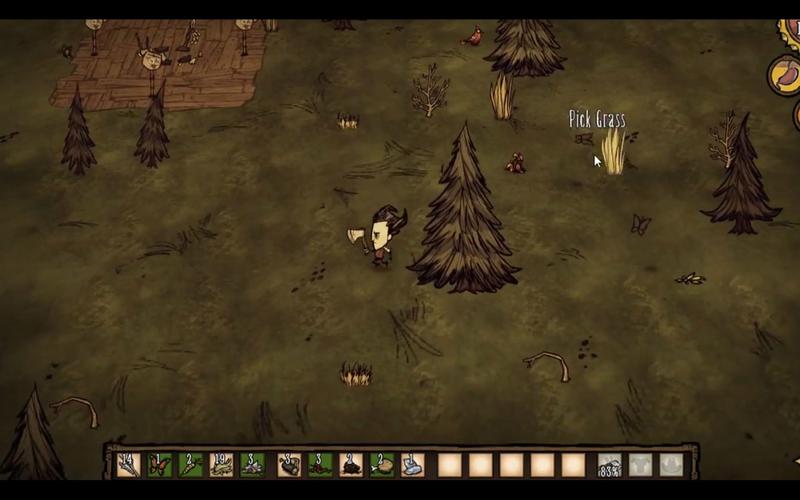Pick the dark charcoal lump stack

[351, 464]
